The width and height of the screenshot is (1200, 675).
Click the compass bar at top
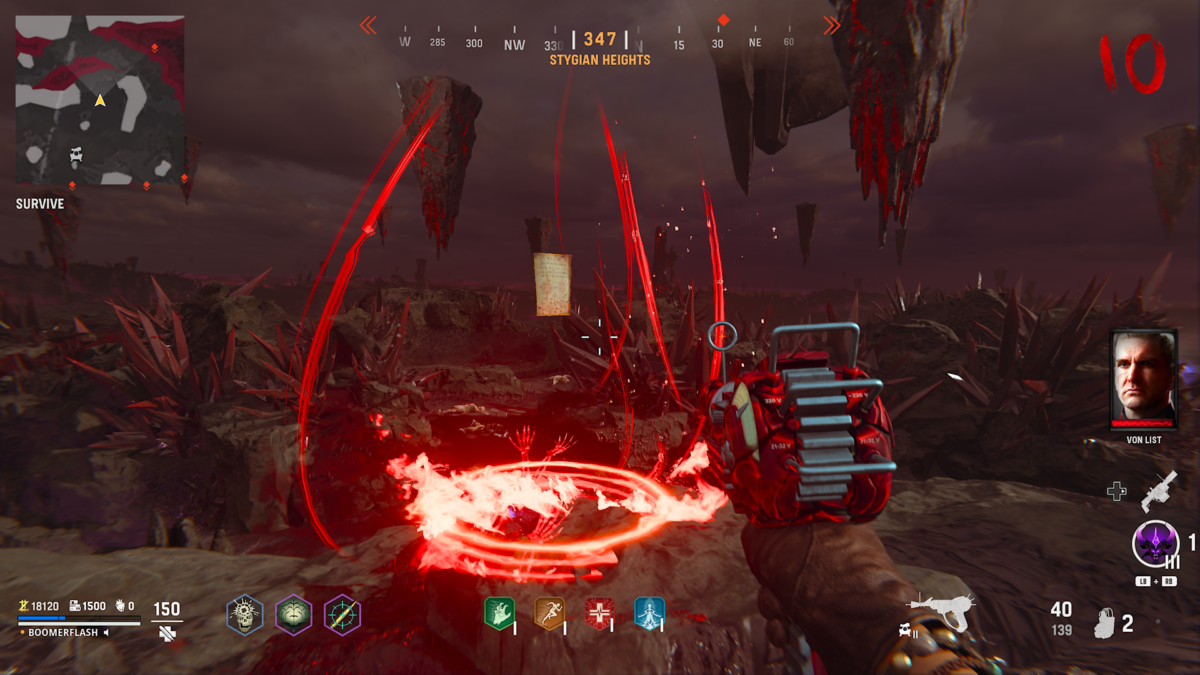pyautogui.click(x=600, y=41)
